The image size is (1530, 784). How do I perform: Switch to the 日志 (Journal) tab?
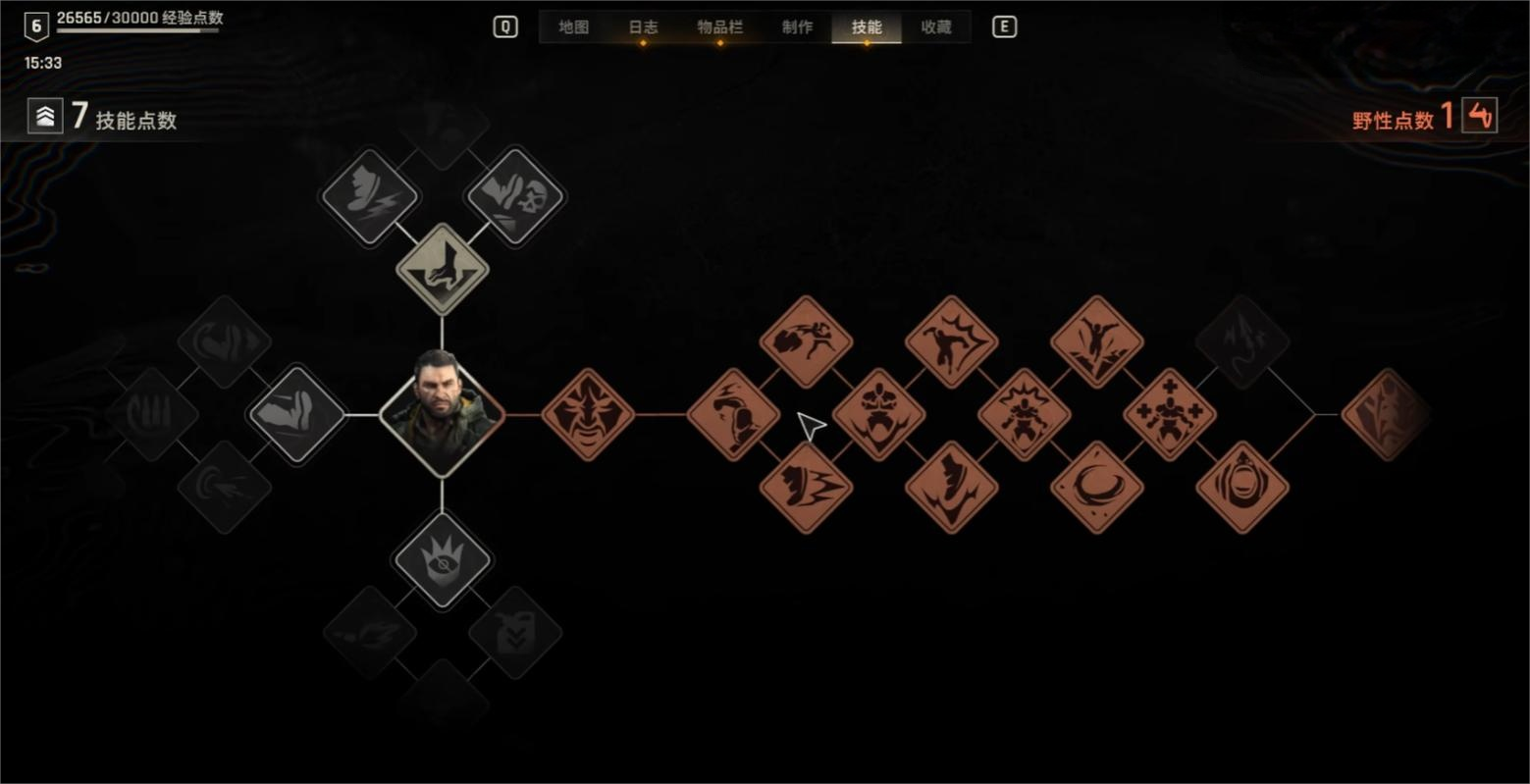643,27
